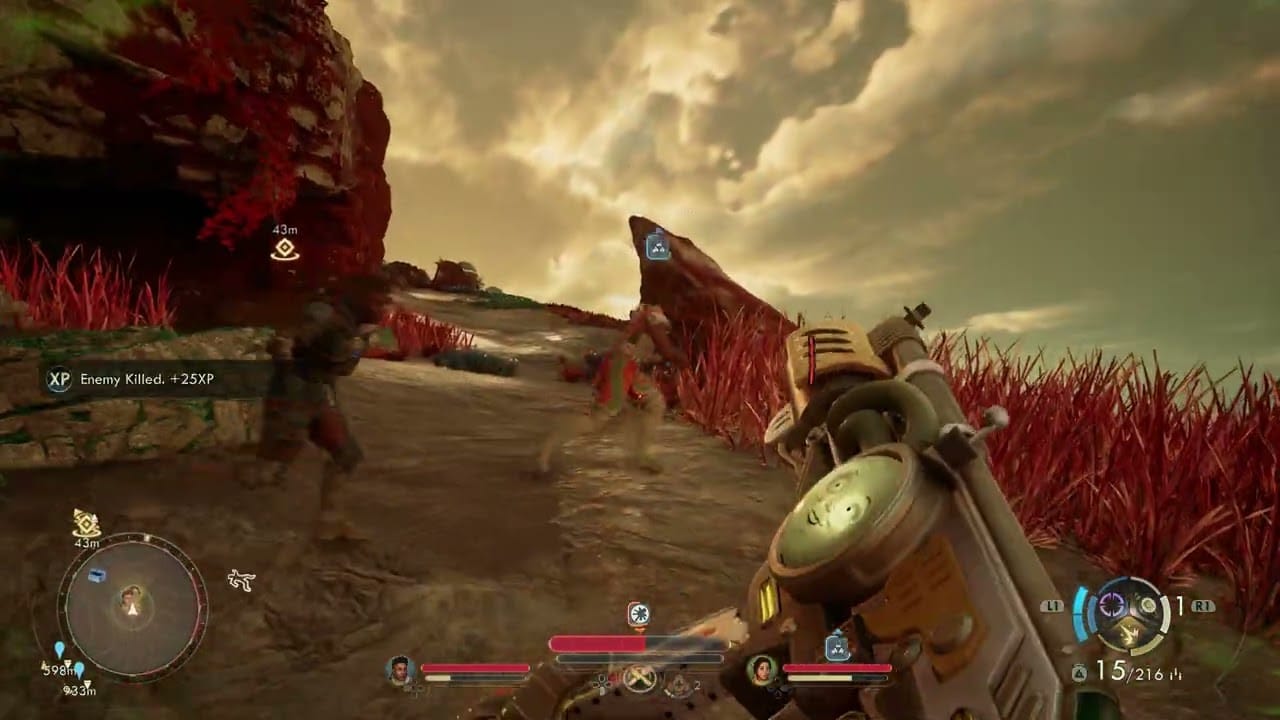Click the body outline stance icon
Image resolution: width=1280 pixels, height=720 pixels.
240,579
